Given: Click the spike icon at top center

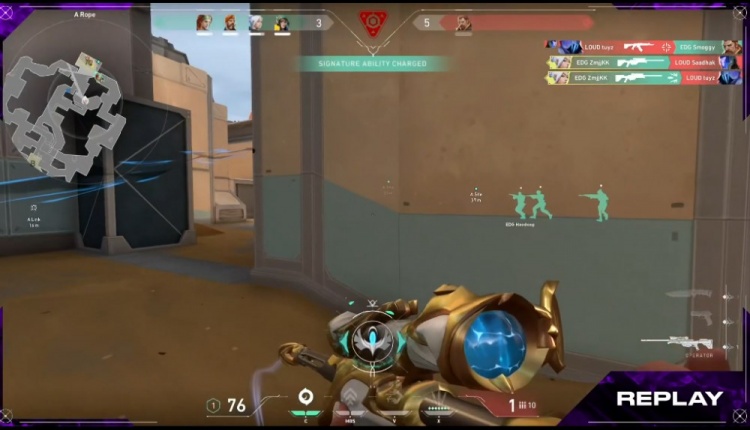Looking at the screenshot, I should tap(373, 21).
